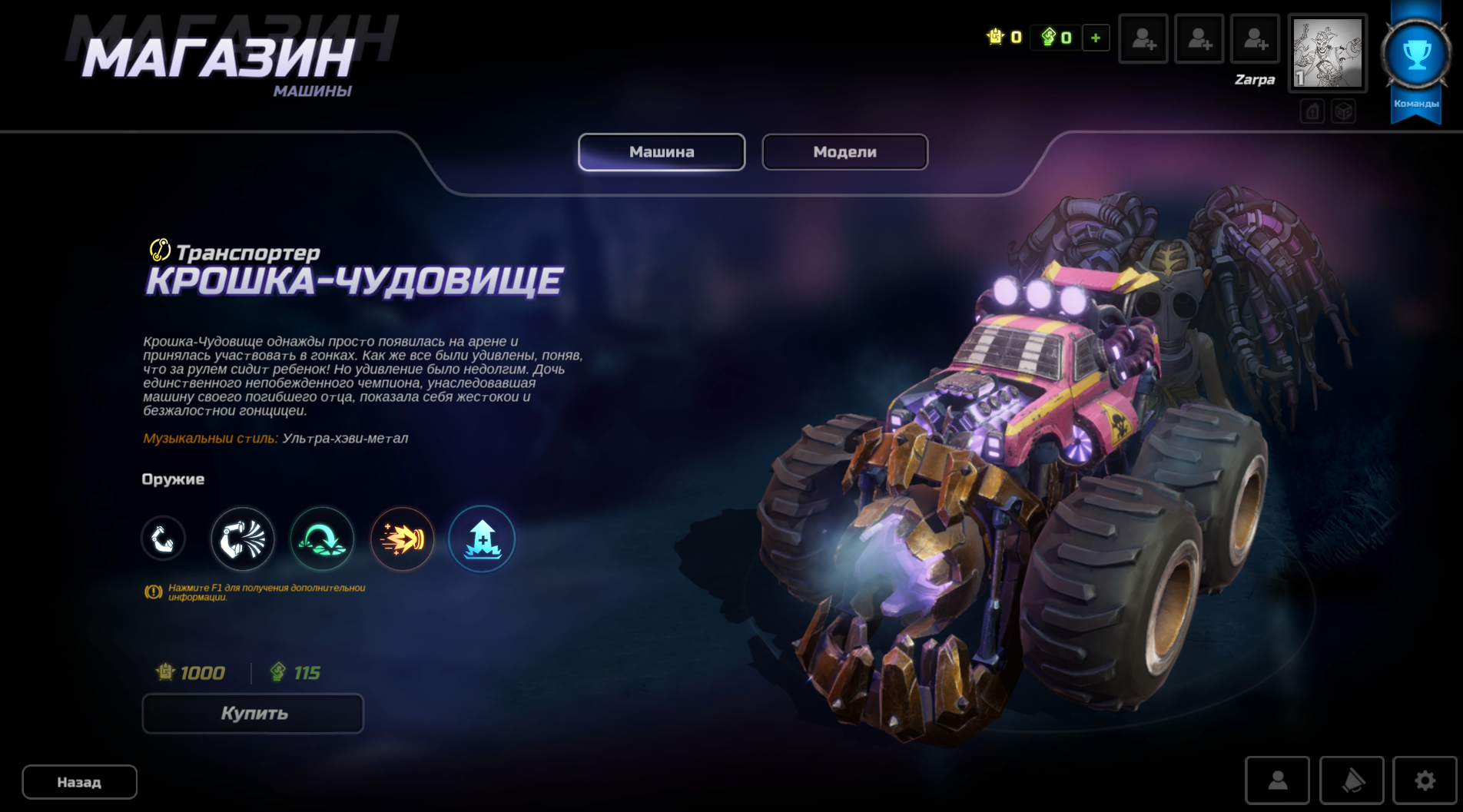Select the small hook weapon icon

[x=163, y=539]
